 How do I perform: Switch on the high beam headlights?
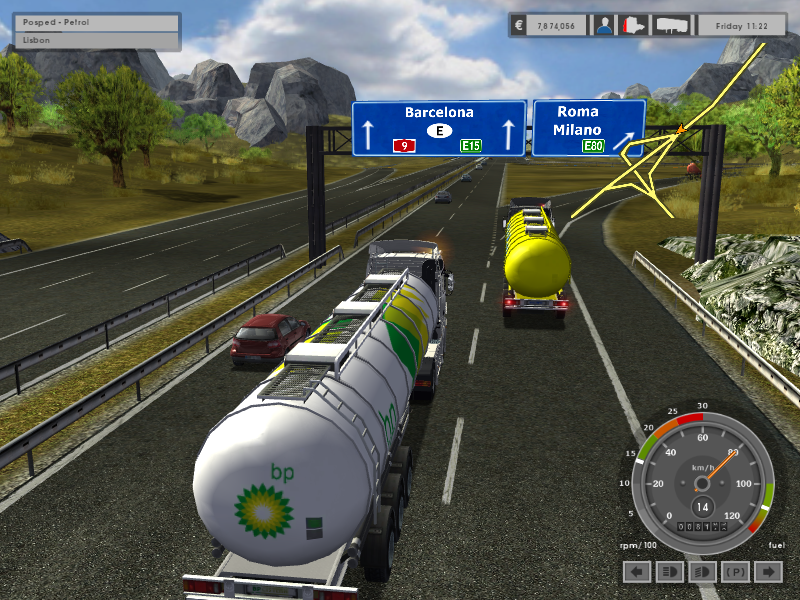(670, 571)
